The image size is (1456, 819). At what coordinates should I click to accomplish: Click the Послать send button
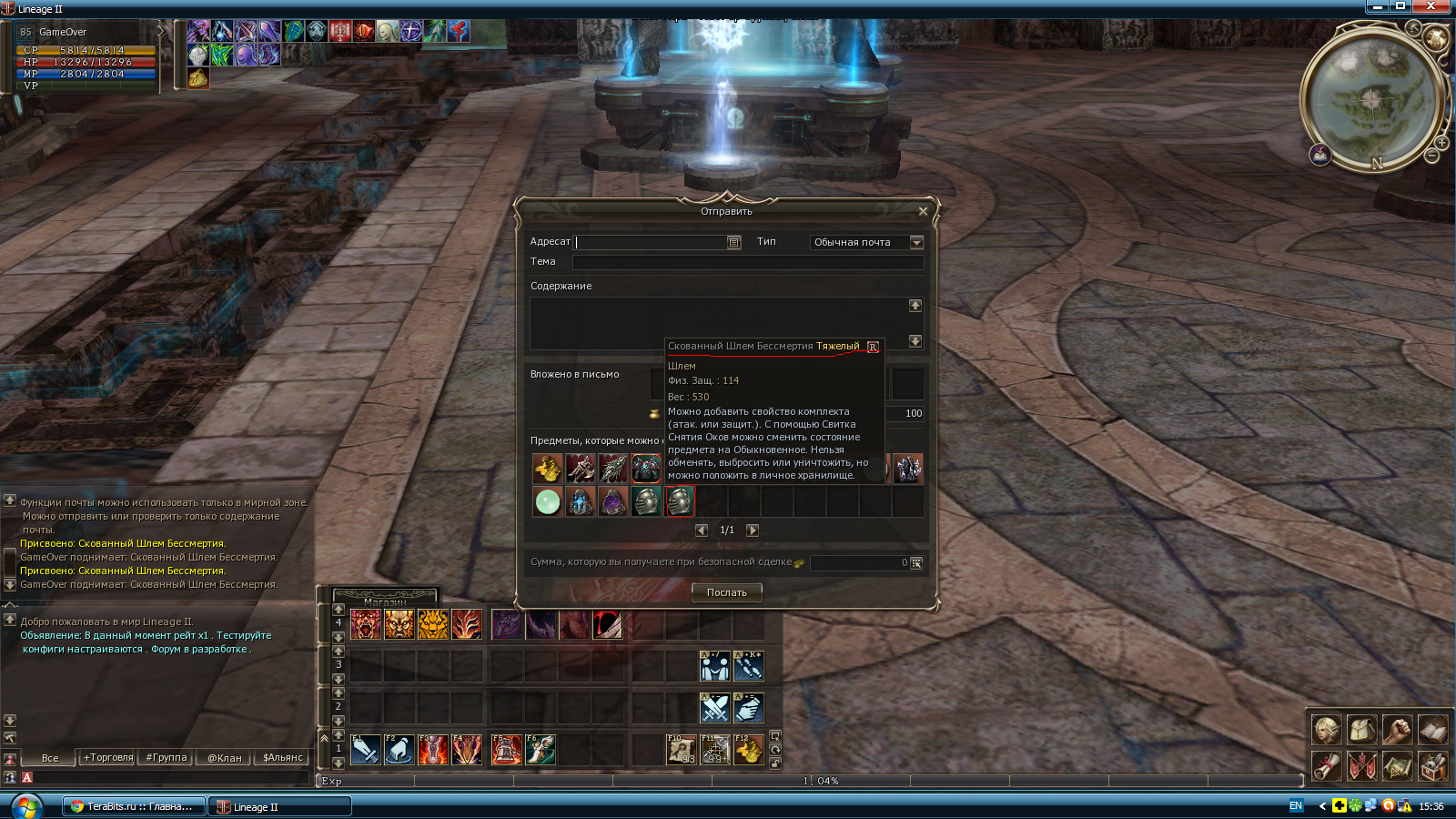pyautogui.click(x=726, y=592)
